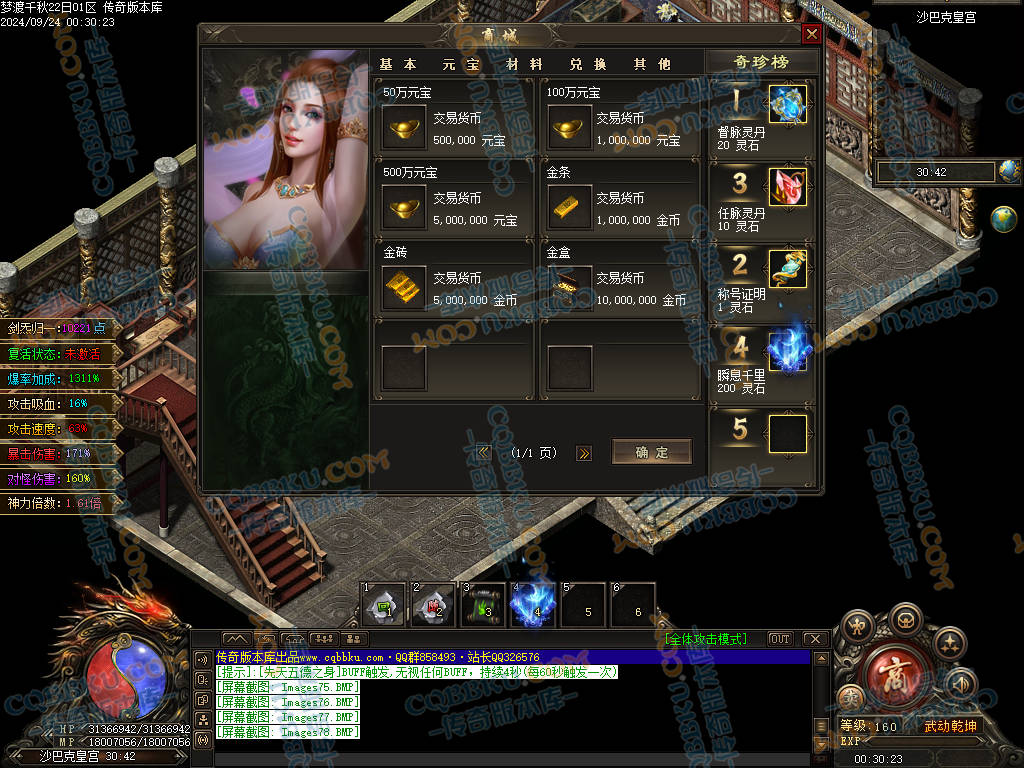The width and height of the screenshot is (1024, 768).
Task: Choose the 金砖 gold brick item
Action: pos(405,288)
